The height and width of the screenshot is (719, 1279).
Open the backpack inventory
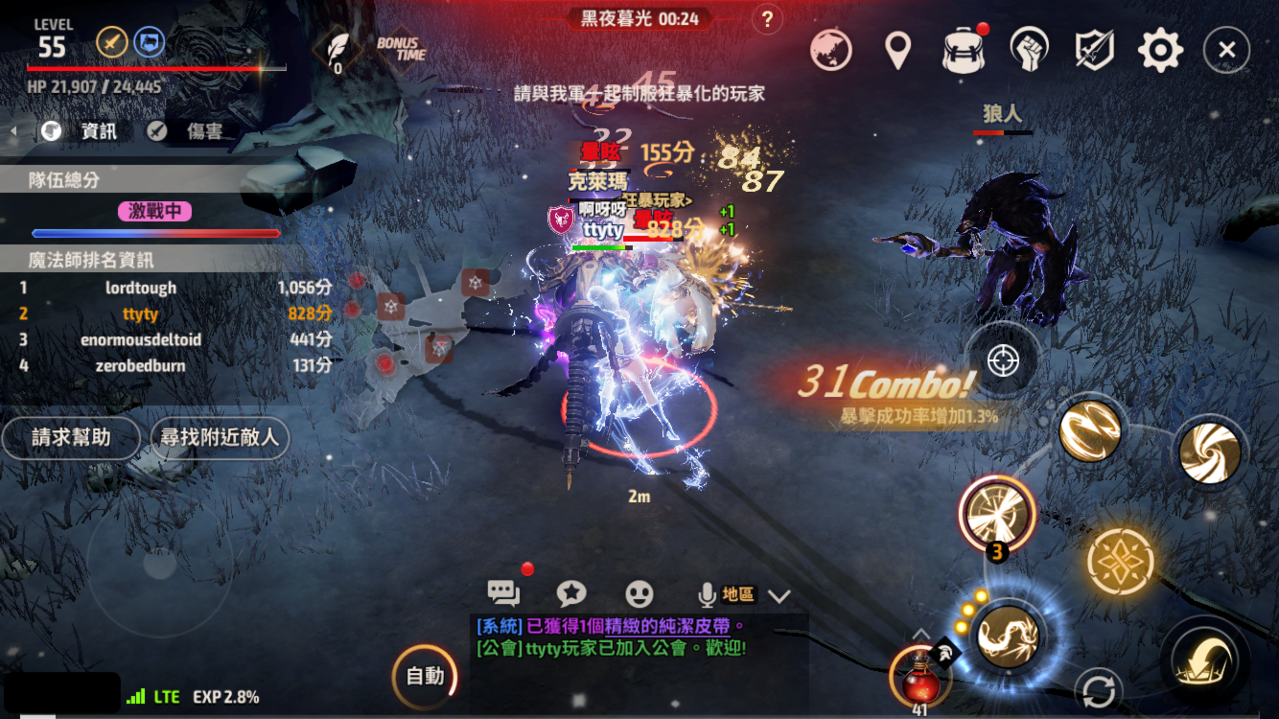pyautogui.click(x=963, y=50)
